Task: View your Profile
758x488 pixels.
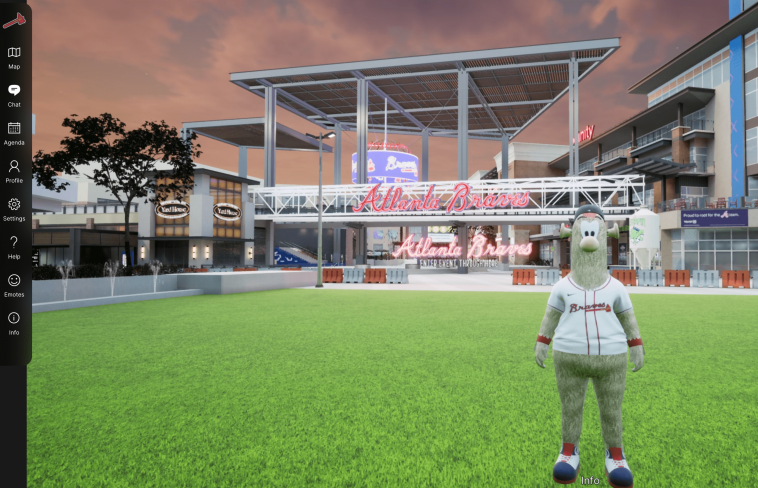Action: 14,168
